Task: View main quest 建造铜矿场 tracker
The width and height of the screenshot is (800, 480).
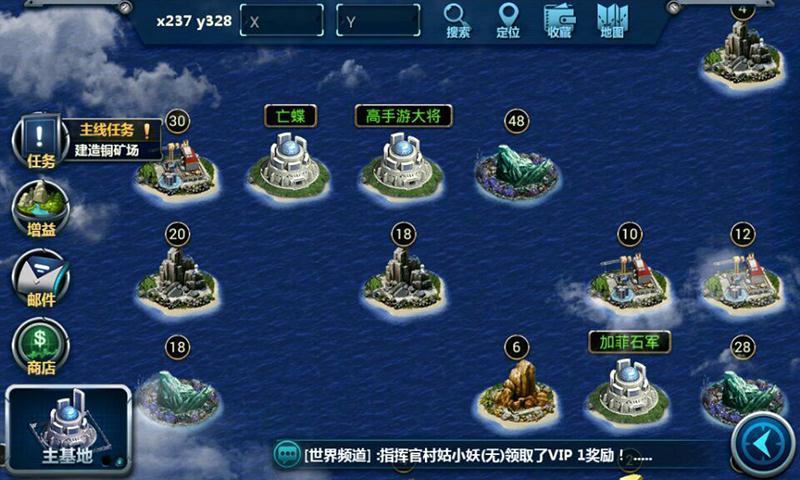Action: click(116, 141)
